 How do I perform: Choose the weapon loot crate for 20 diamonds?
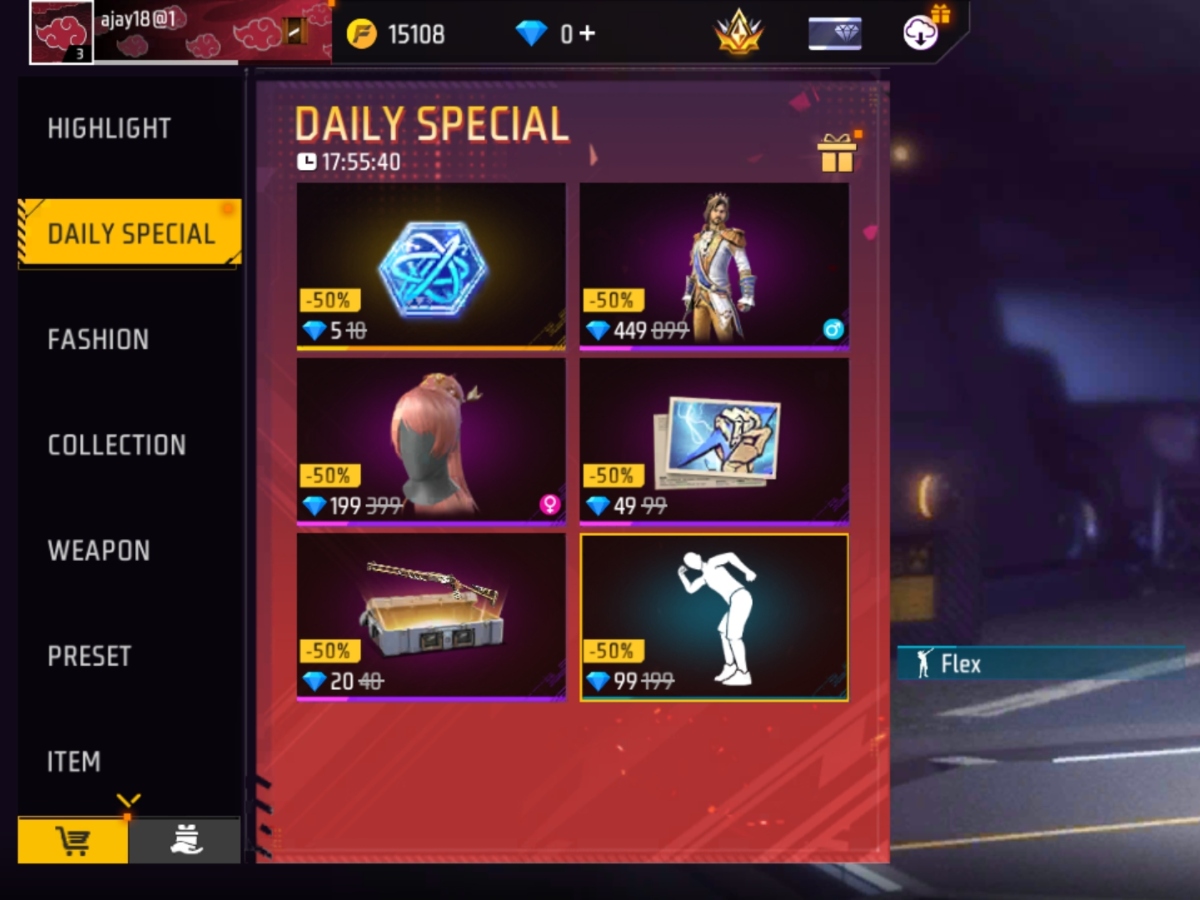click(x=431, y=615)
